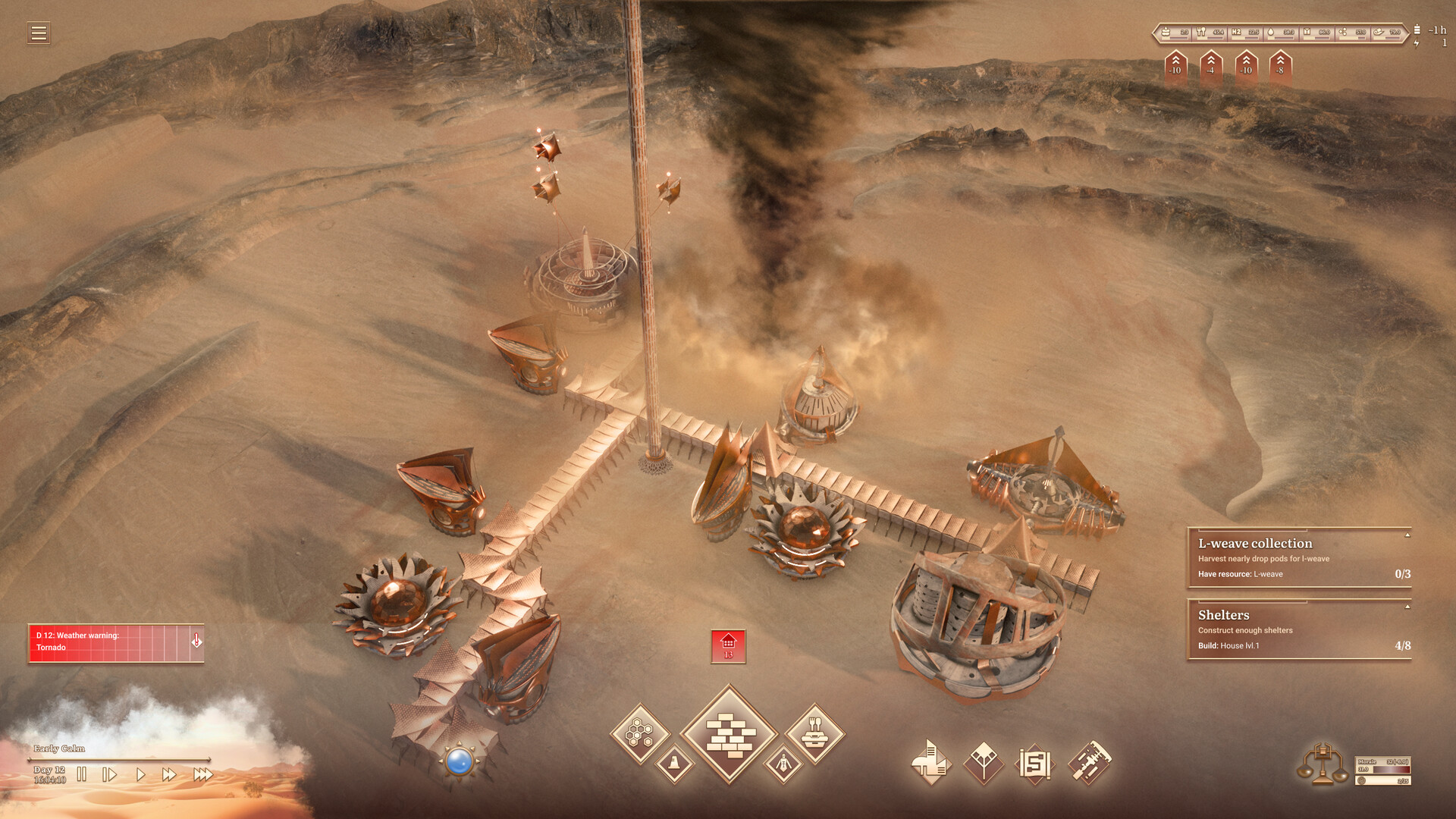The image size is (1456, 819).
Task: Open the tech tree research icon
Action: click(983, 761)
